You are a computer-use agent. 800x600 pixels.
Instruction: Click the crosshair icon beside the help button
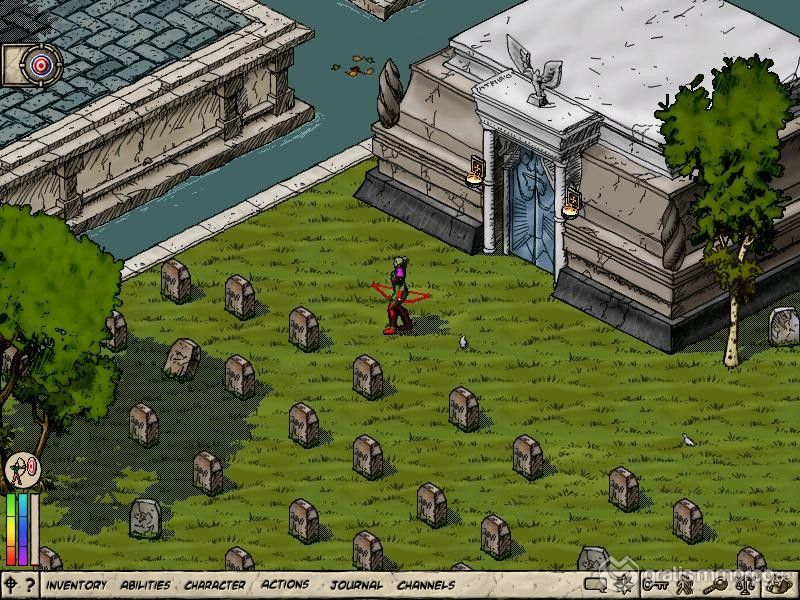pyautogui.click(x=11, y=585)
